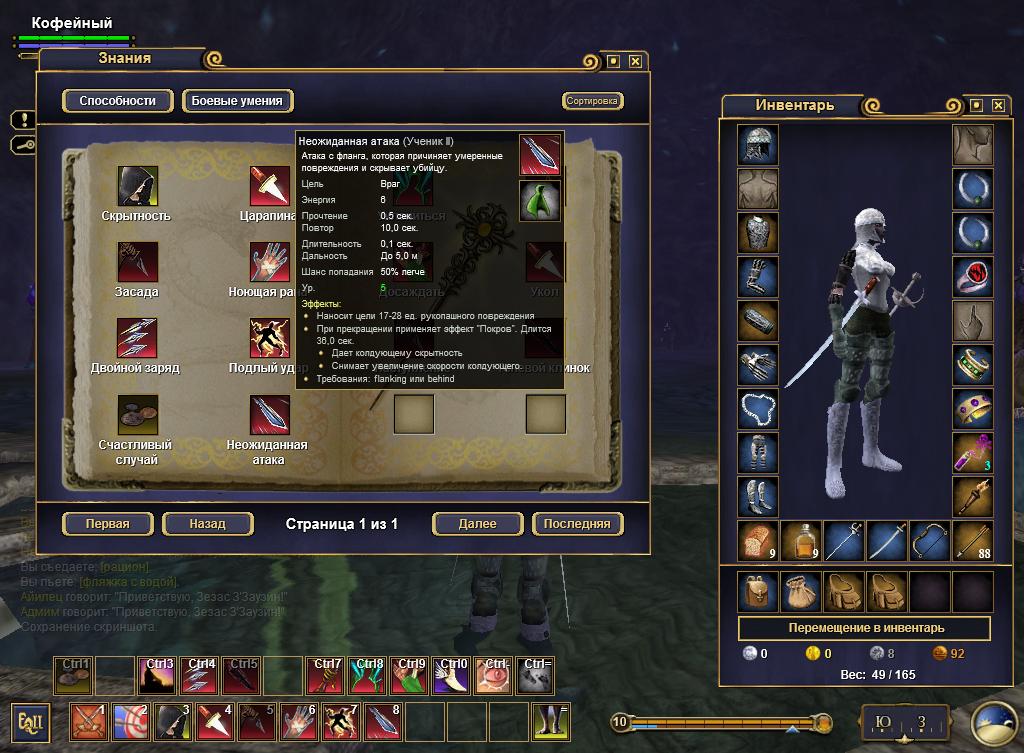Open the EQII menu button
Viewport: 1024px width, 753px height.
(x=28, y=721)
